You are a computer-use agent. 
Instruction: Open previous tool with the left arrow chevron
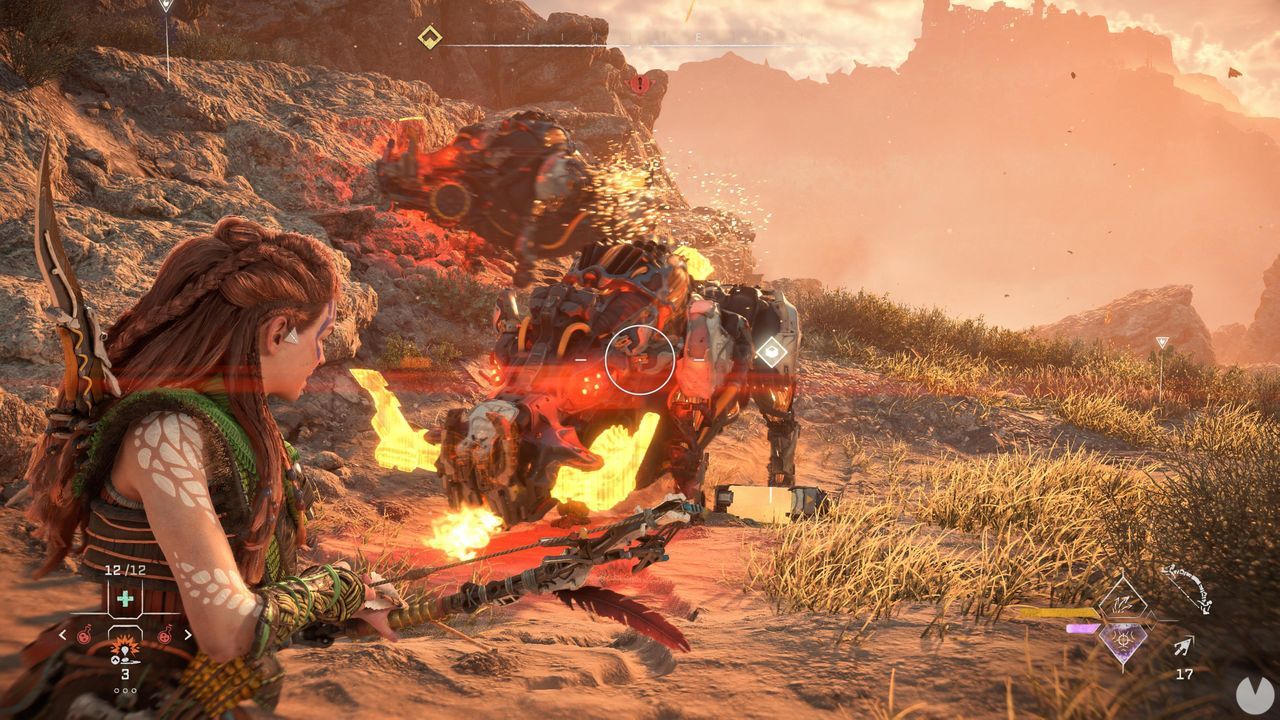(x=62, y=633)
